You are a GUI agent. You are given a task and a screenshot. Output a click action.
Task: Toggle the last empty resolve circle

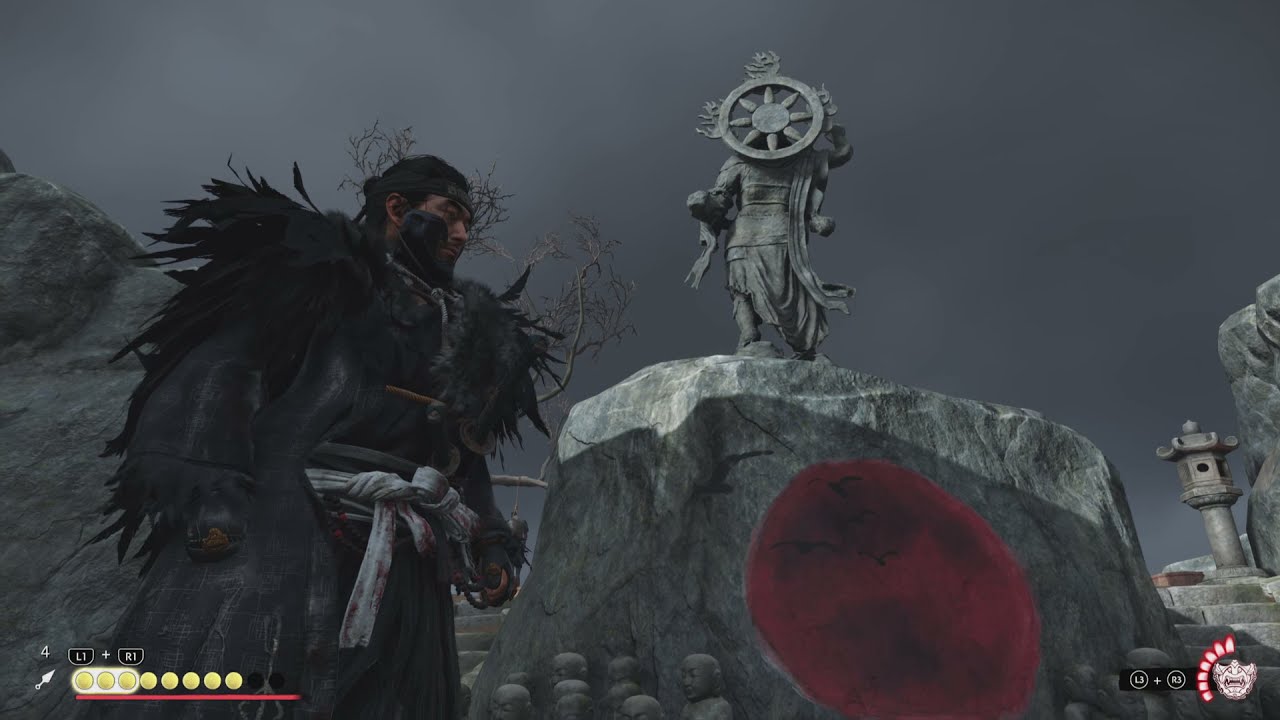[276, 680]
